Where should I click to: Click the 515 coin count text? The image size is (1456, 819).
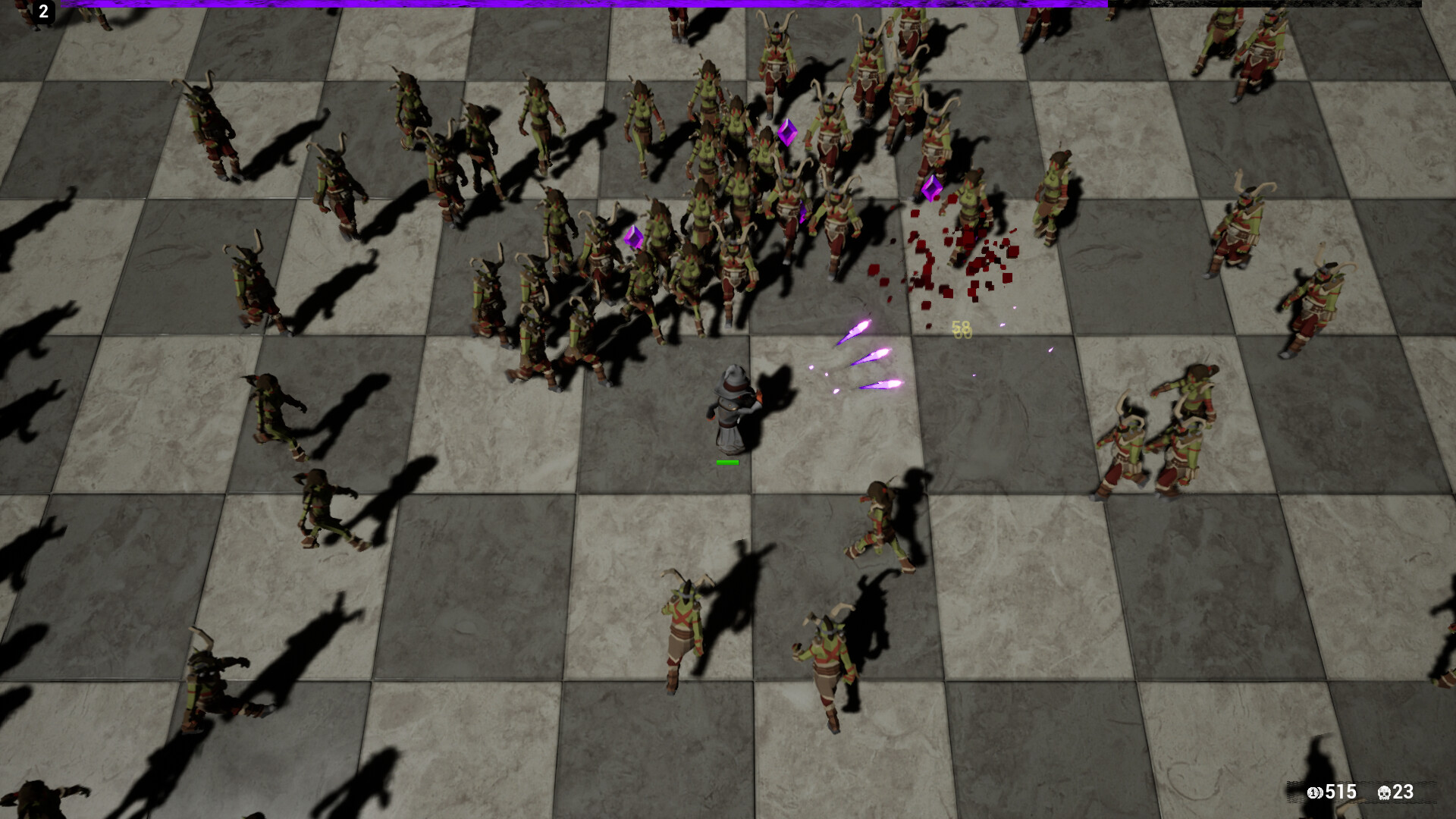tap(1342, 792)
